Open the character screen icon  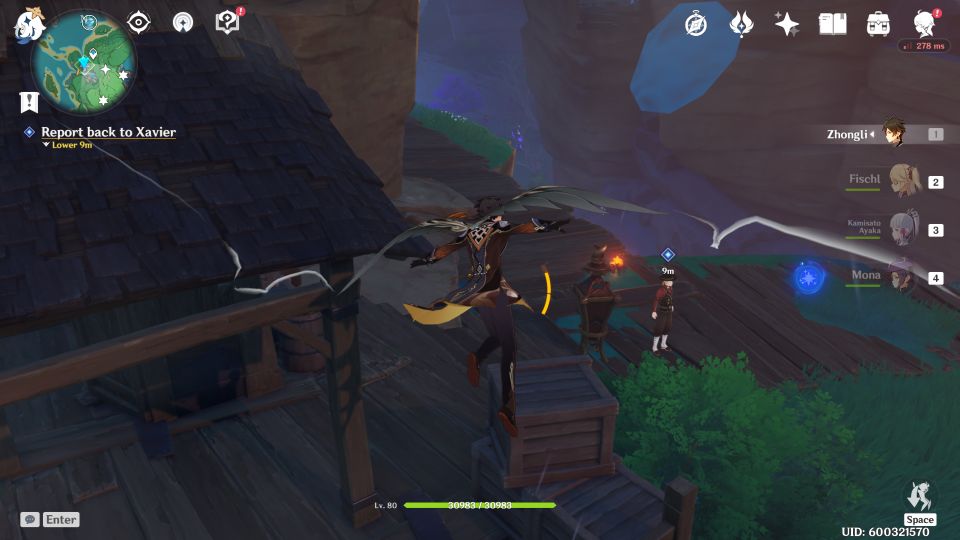pyautogui.click(x=924, y=24)
